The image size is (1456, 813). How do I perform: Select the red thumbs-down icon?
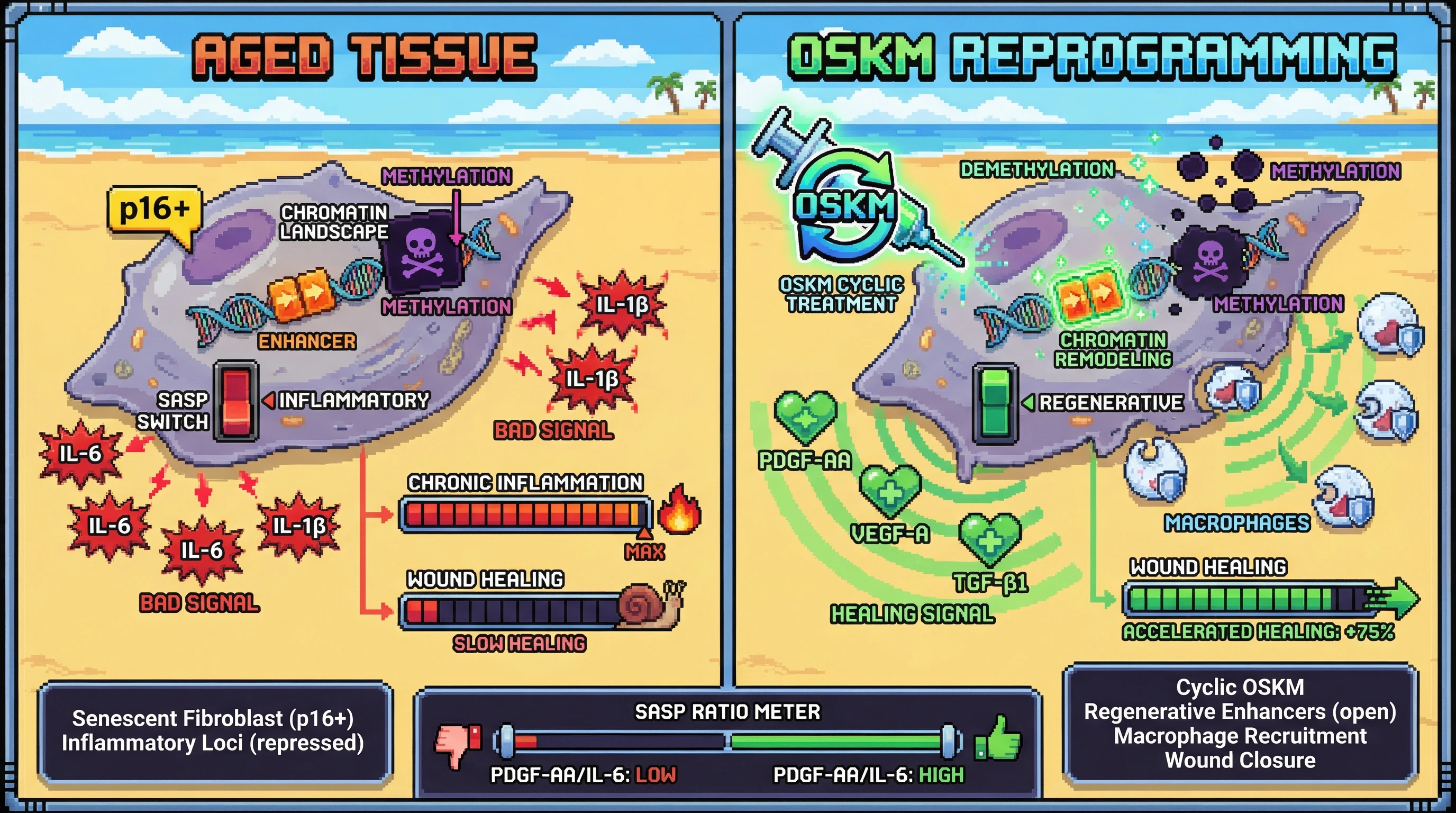click(x=457, y=743)
